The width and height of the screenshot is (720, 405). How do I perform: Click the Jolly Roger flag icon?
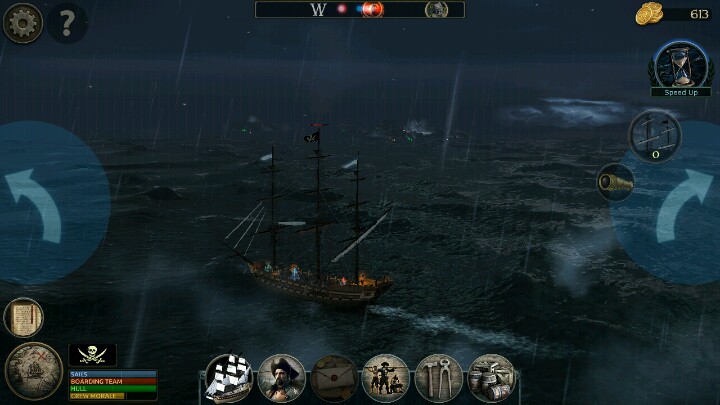(92, 355)
